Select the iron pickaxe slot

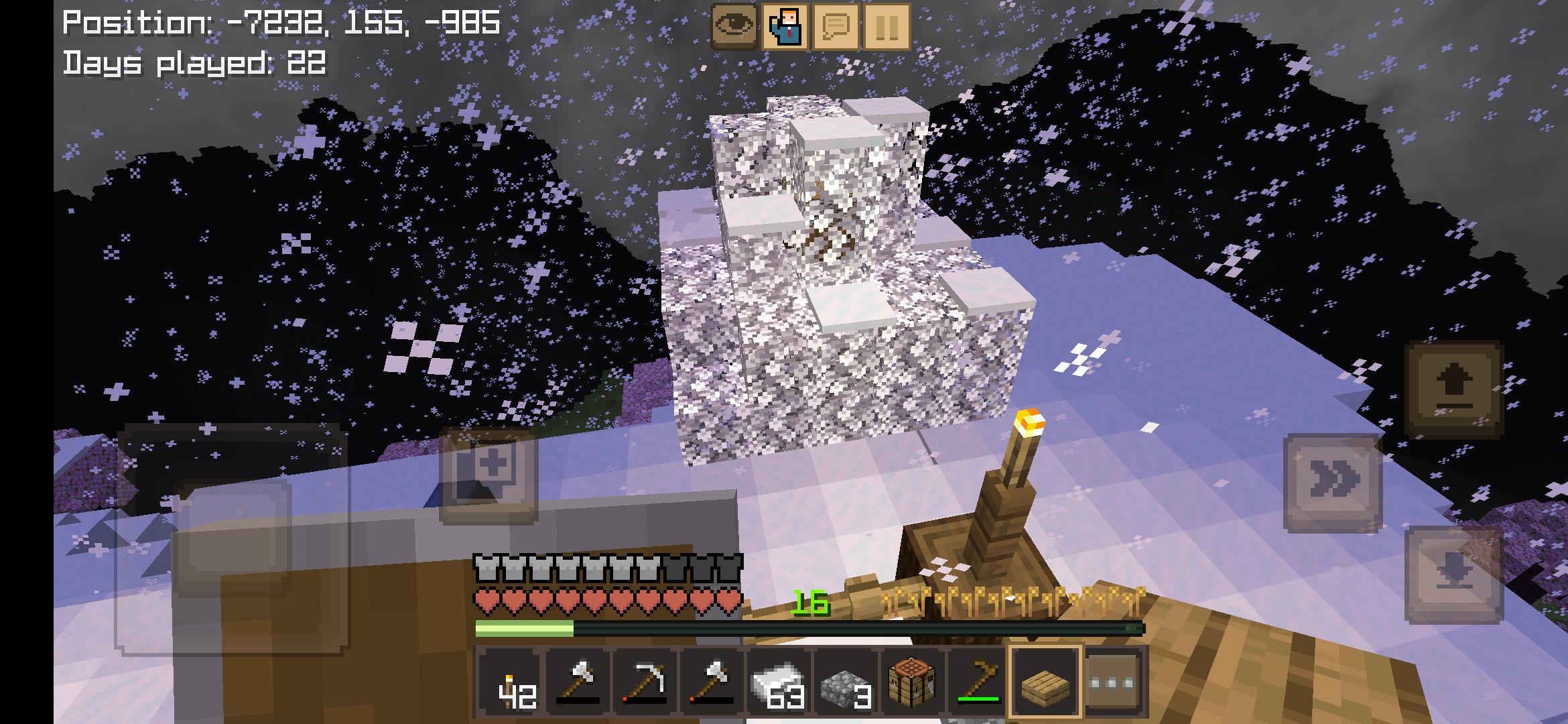(x=645, y=682)
